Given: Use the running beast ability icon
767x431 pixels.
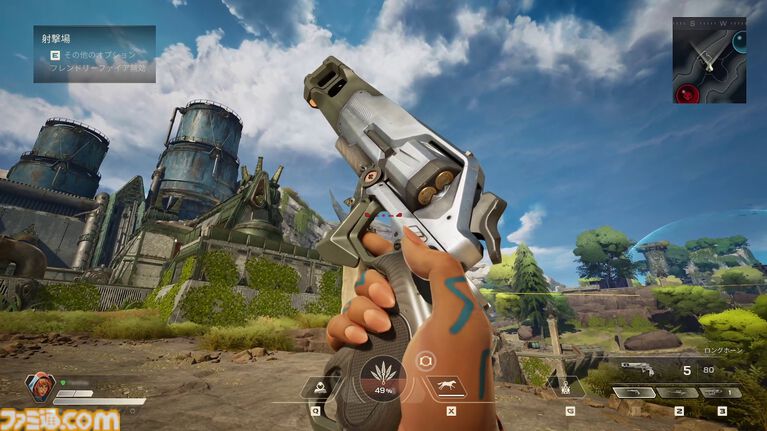Looking at the screenshot, I should click(446, 386).
